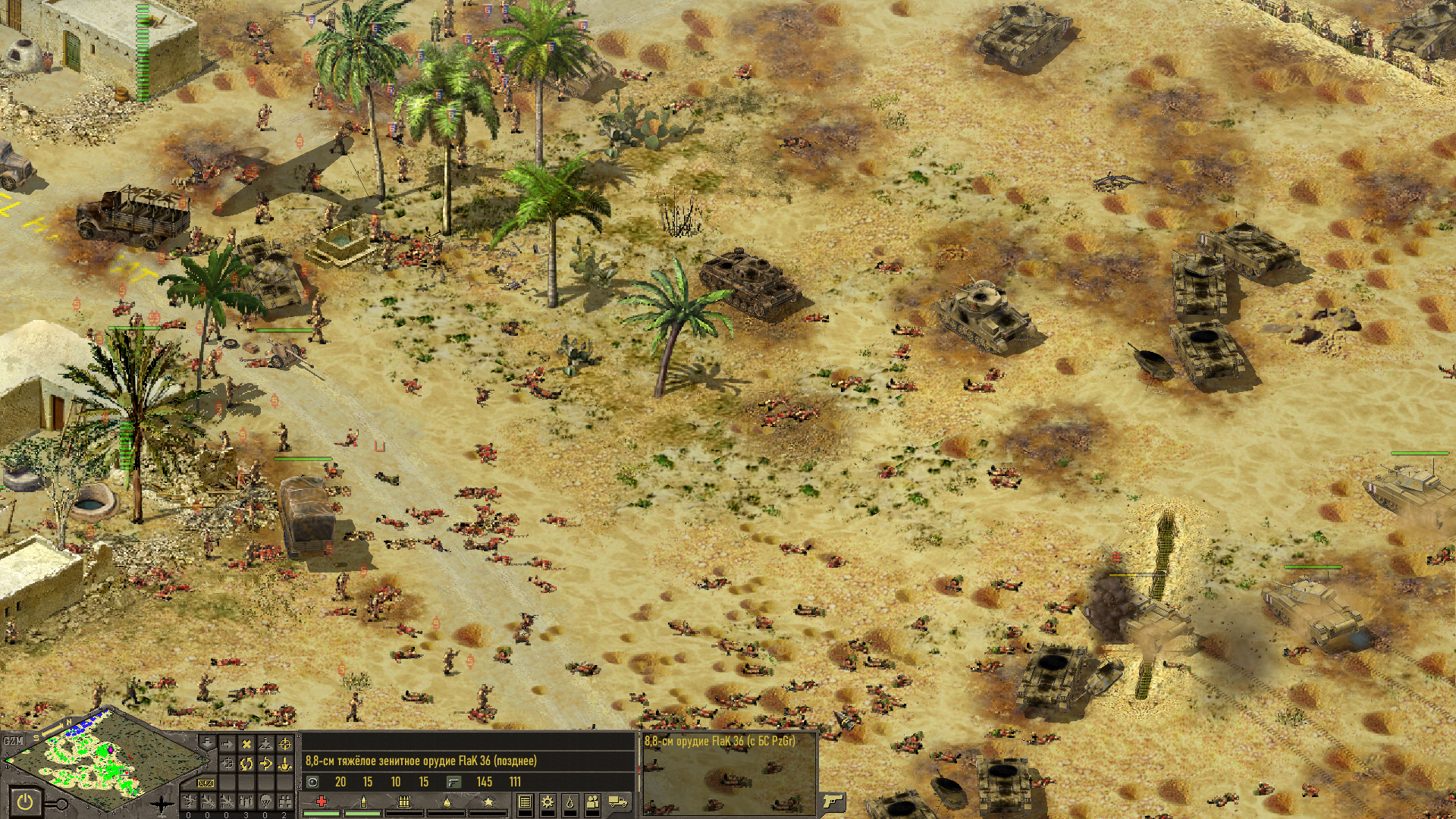Open the menu with the power button
Screen dimensions: 1456x819
pyautogui.click(x=25, y=802)
